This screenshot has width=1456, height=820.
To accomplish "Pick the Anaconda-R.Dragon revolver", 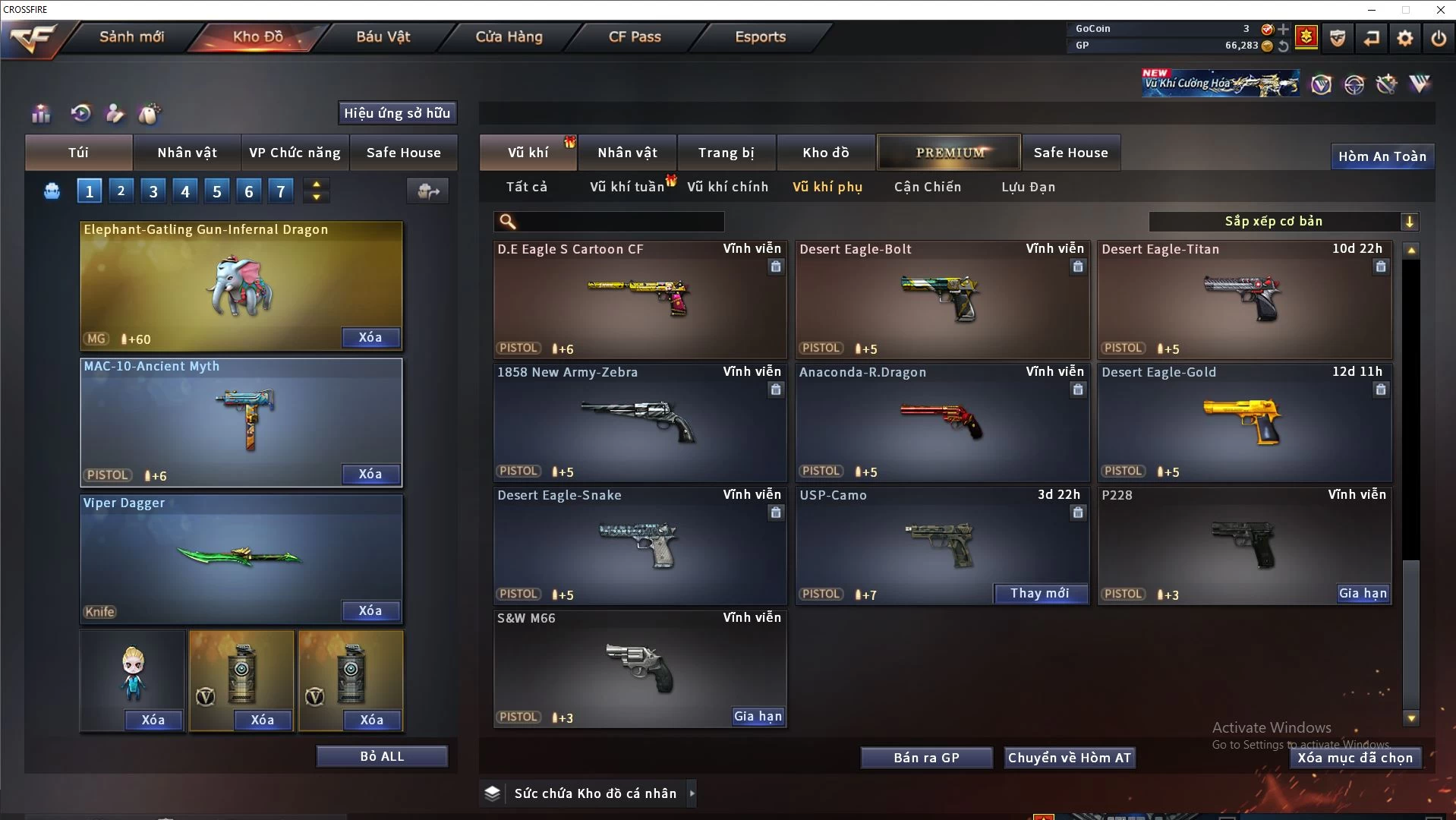I will coord(942,422).
